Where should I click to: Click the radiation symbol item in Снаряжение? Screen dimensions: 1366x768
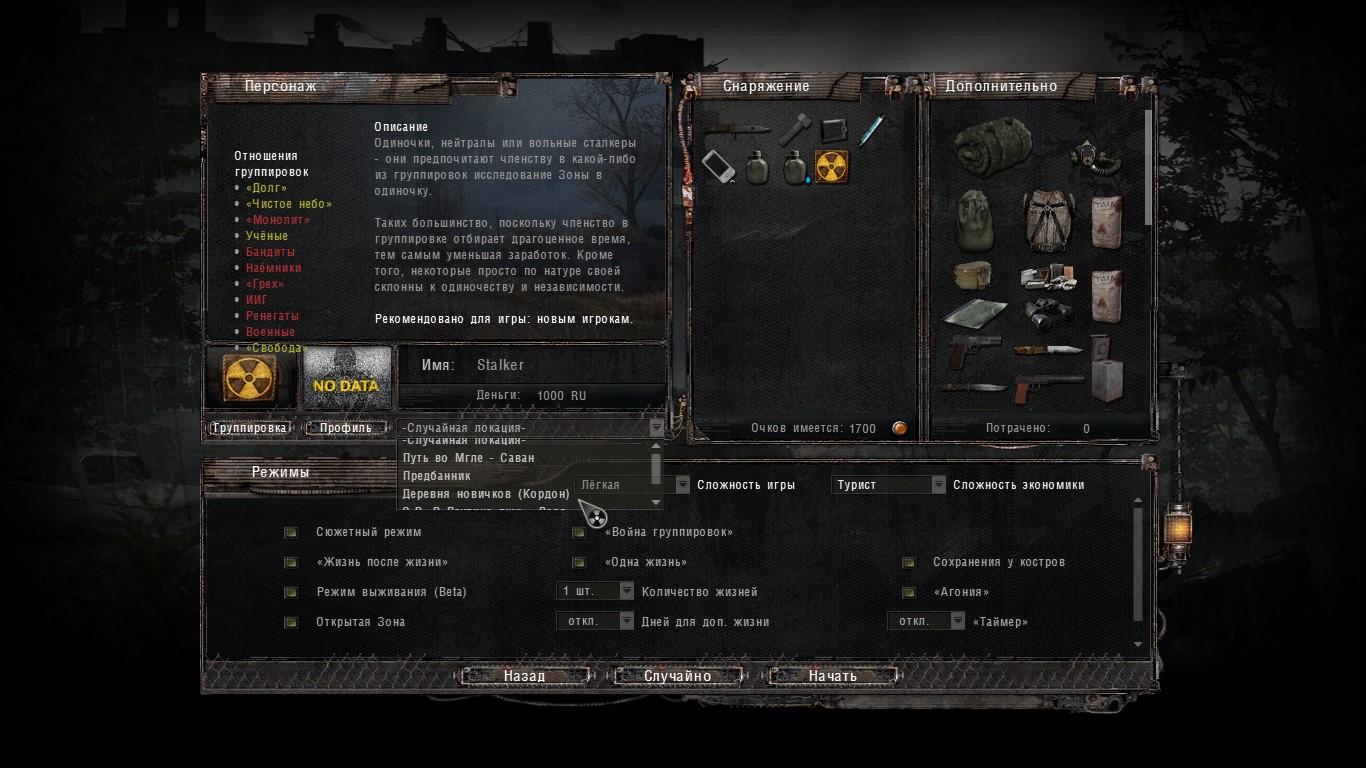point(832,167)
